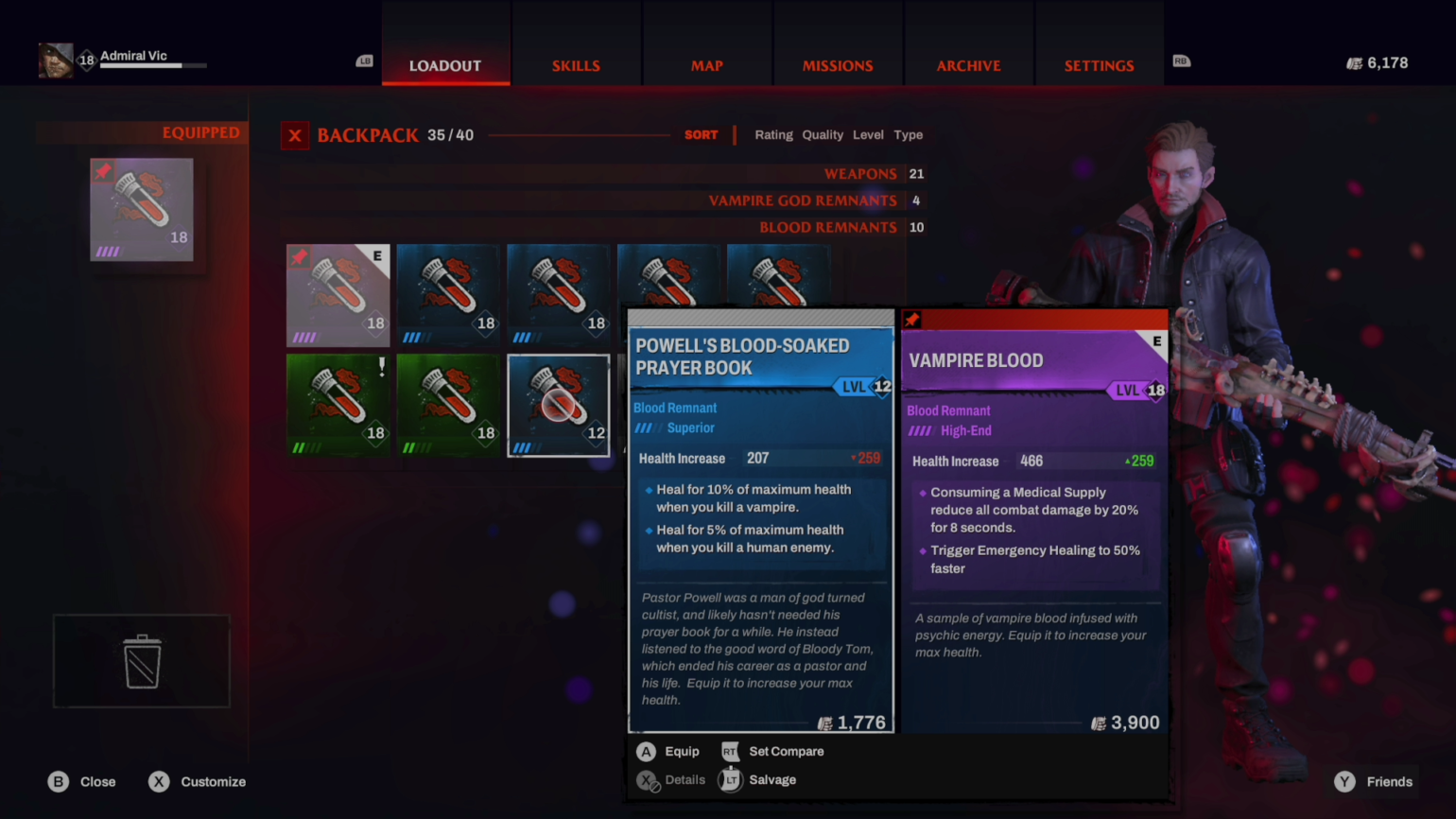Viewport: 1456px width, 819px height.
Task: Collapse the BLOOD REMNANTS category
Action: 828,227
